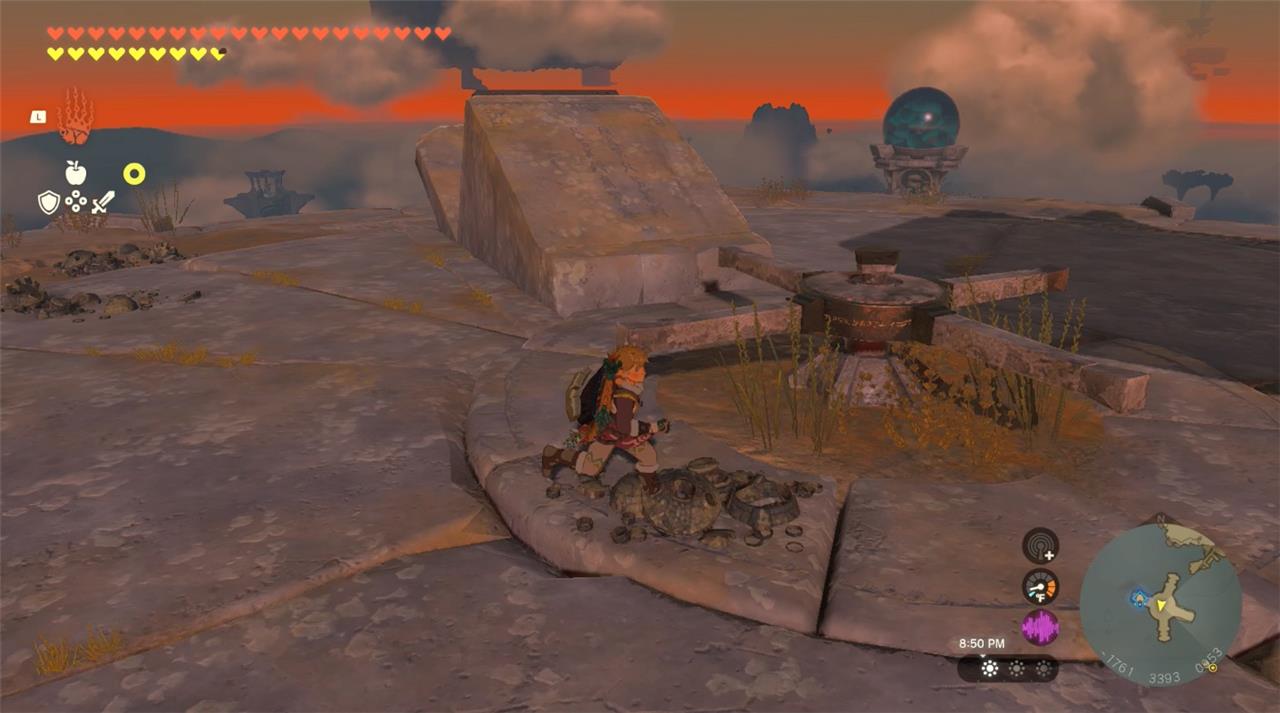Click the yellow player arrow on minimap

pyautogui.click(x=1160, y=605)
